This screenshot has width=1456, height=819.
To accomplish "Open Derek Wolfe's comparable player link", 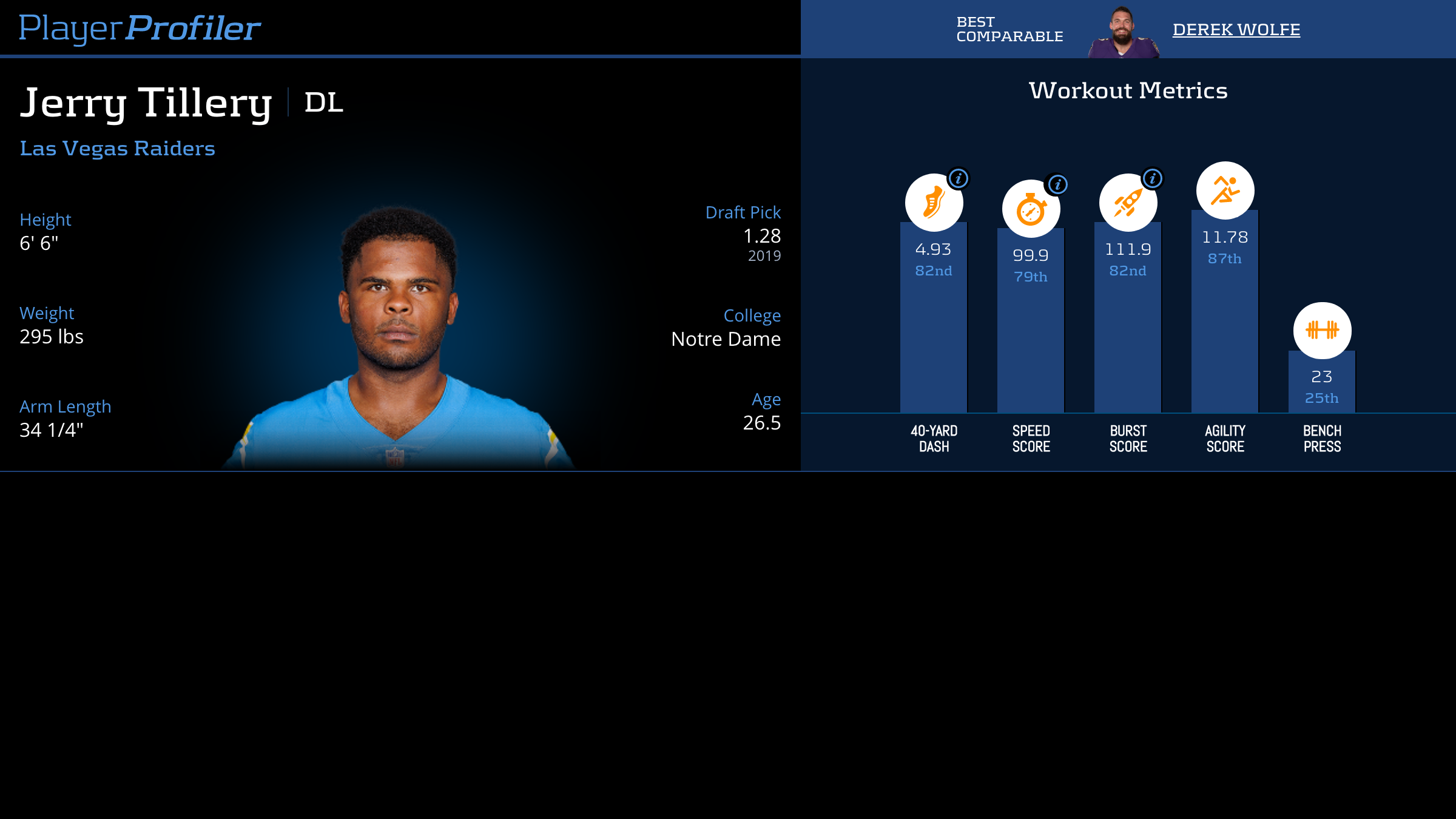I will 1236,30.
